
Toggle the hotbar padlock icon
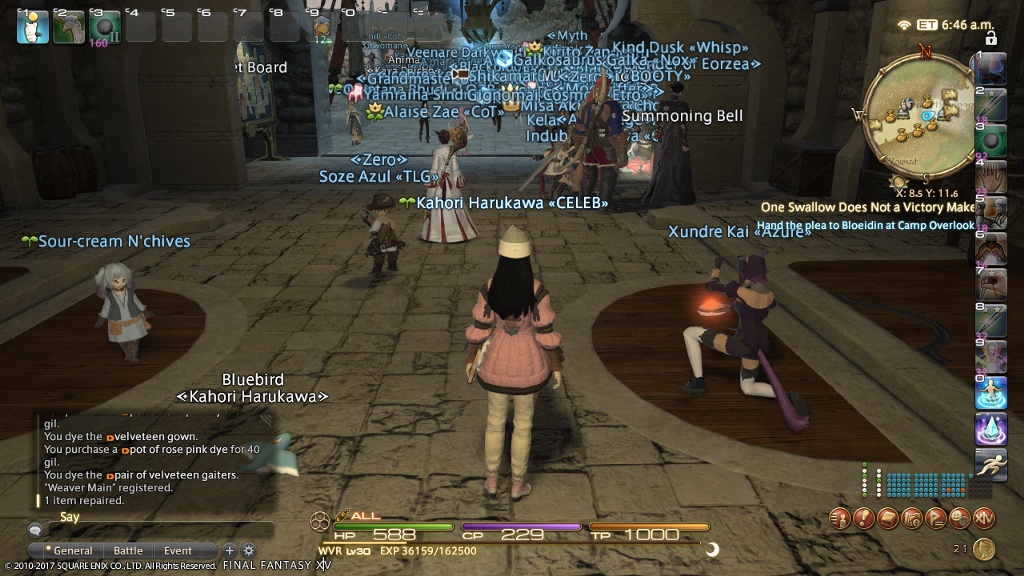(x=991, y=39)
